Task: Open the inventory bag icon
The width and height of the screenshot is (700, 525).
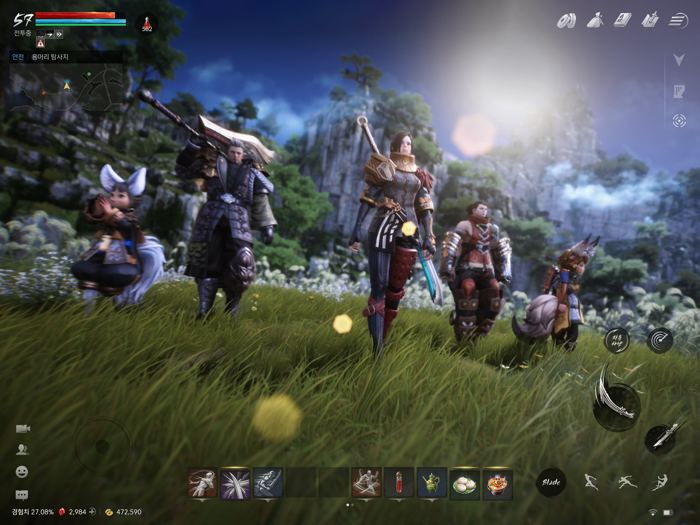Action: pyautogui.click(x=595, y=19)
